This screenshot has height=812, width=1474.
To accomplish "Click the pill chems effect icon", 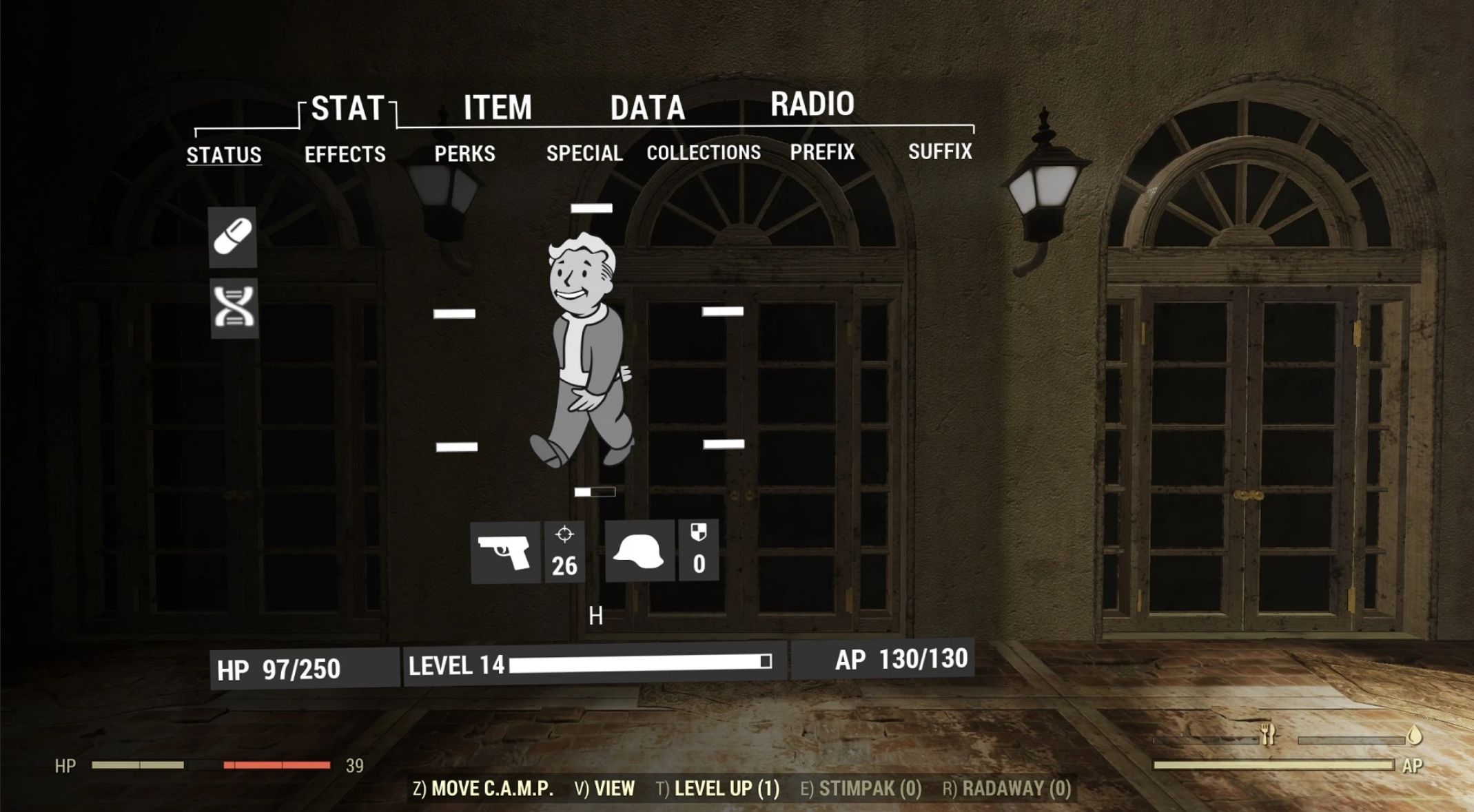I will pos(233,237).
